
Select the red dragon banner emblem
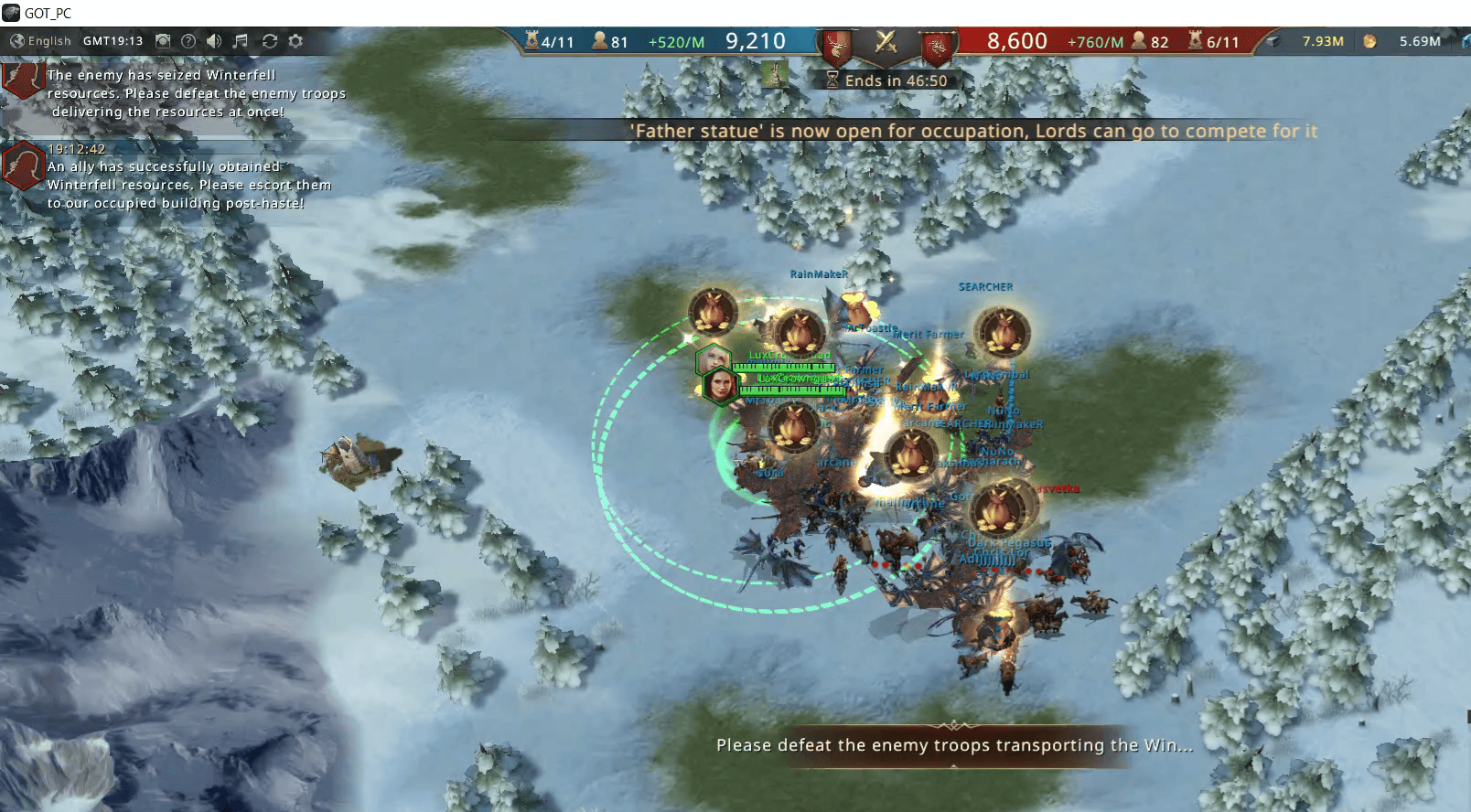(x=936, y=46)
